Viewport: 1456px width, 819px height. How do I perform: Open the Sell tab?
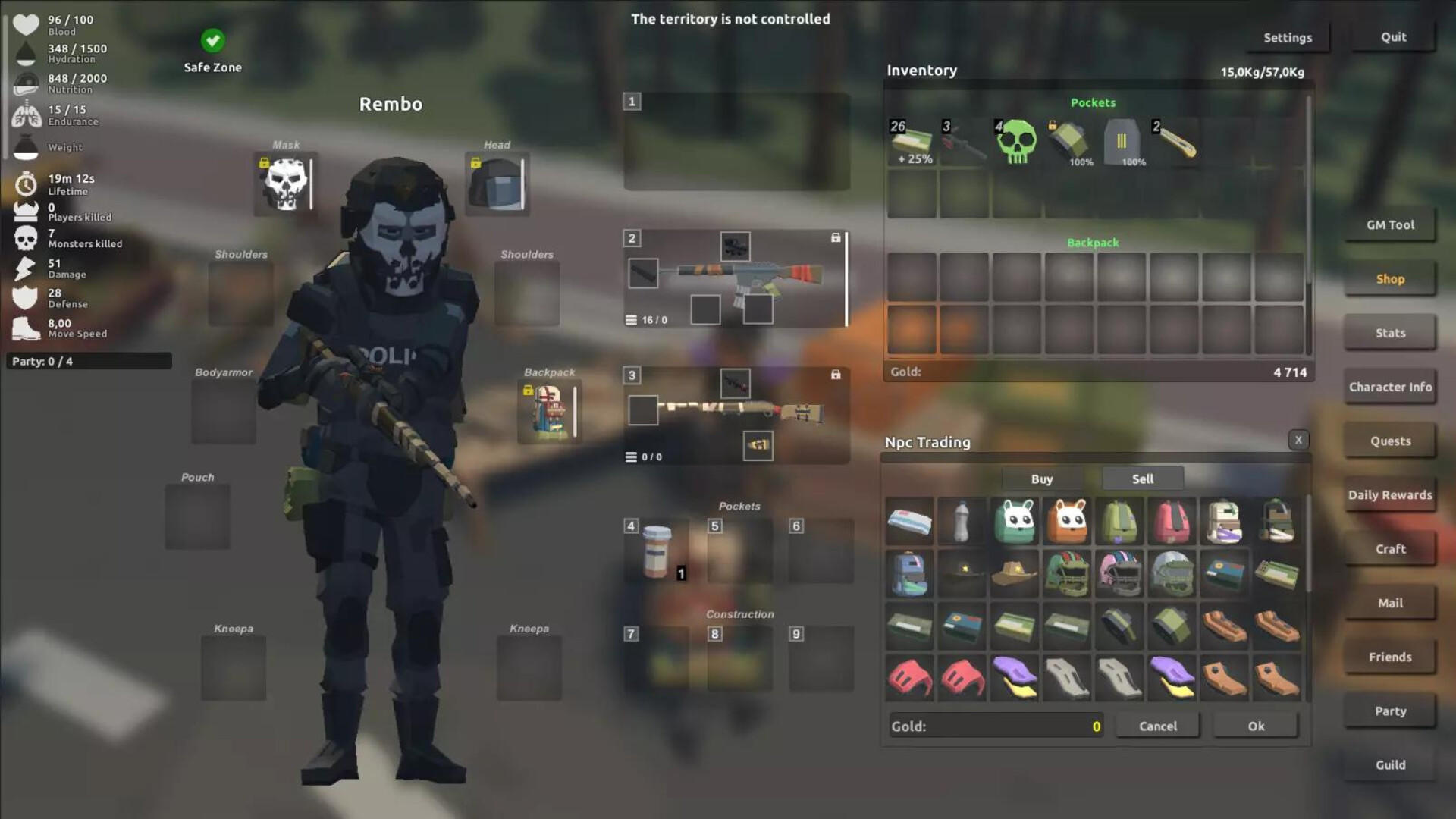[x=1142, y=479]
